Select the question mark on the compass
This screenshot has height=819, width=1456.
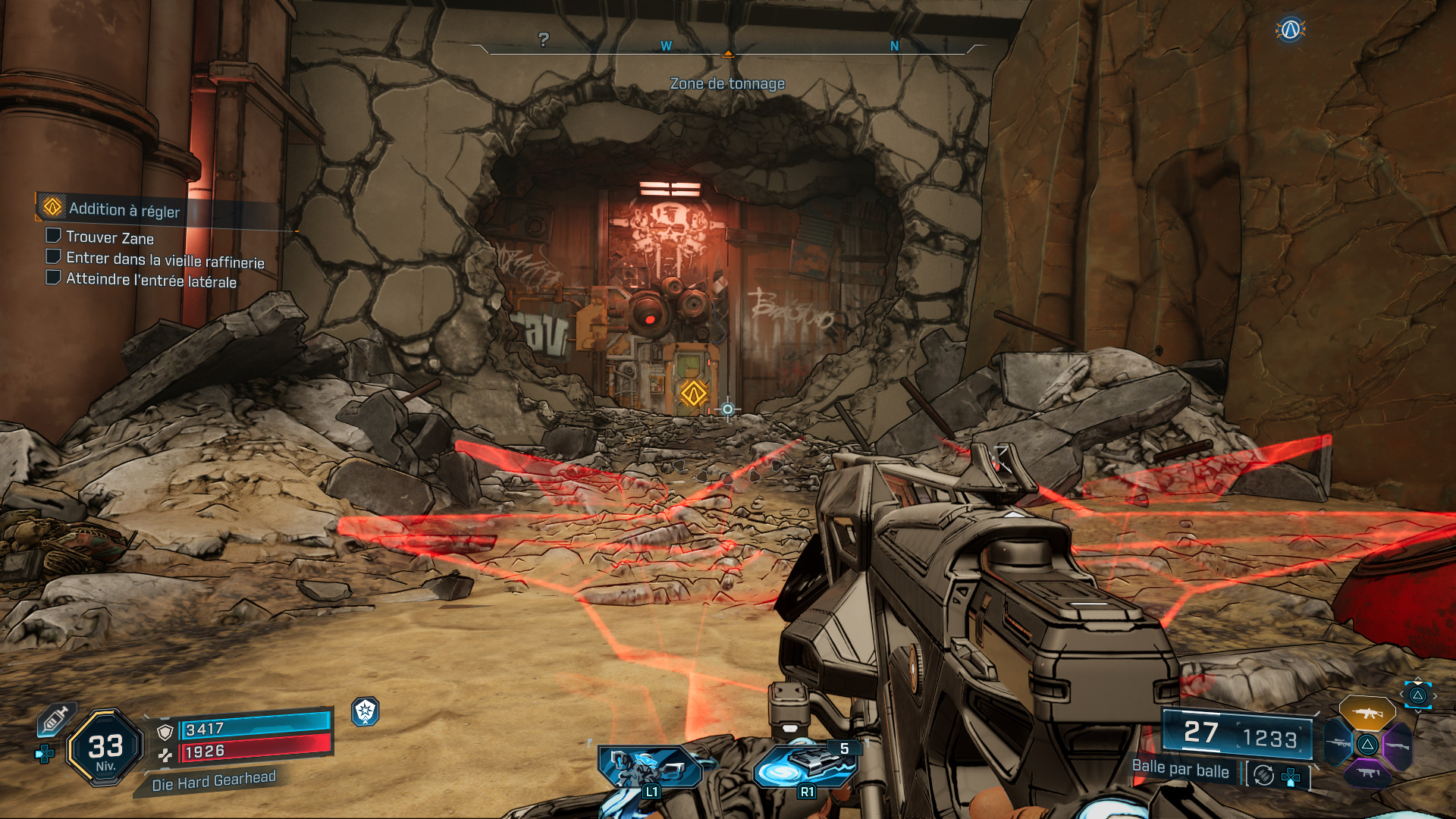[543, 39]
